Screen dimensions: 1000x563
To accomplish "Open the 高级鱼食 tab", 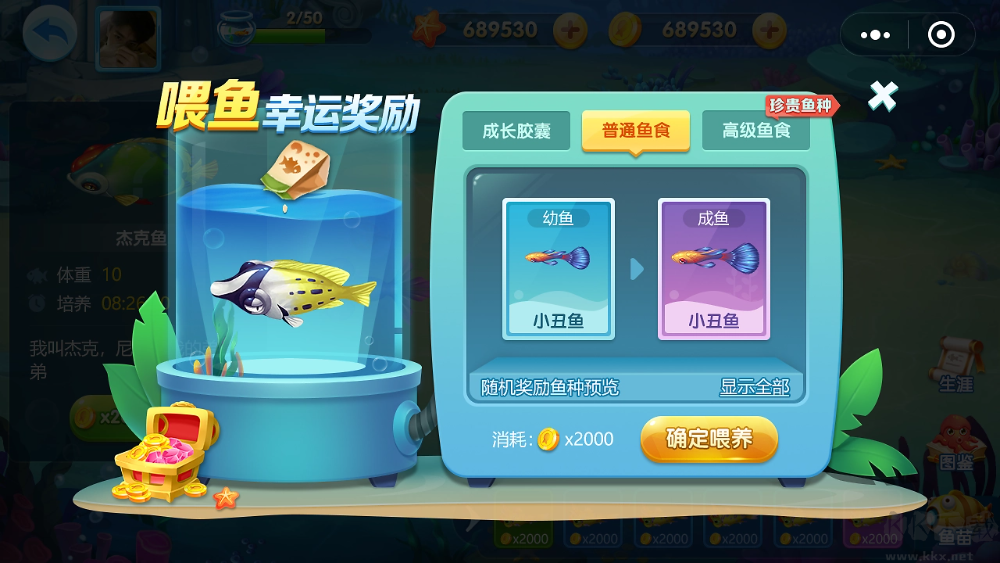I will [x=756, y=131].
